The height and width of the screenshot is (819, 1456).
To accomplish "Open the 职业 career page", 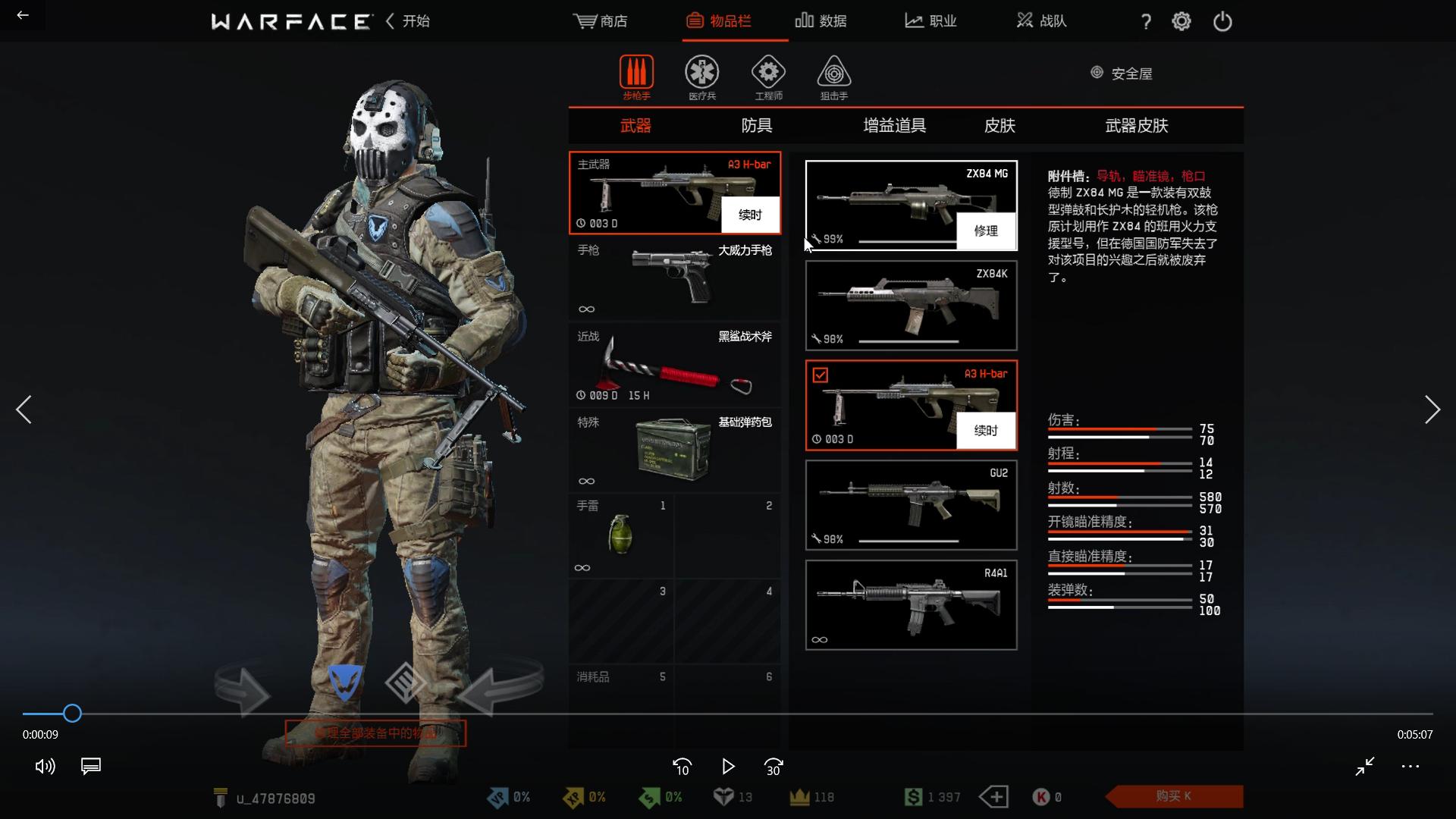I will click(930, 21).
